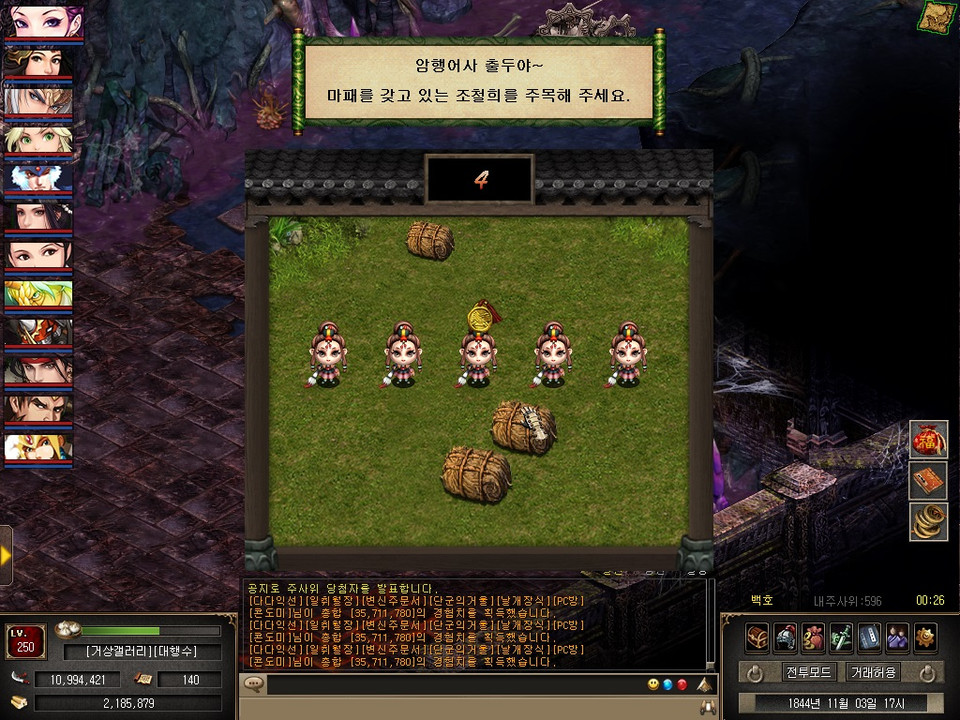Click the red lucky pouch side icon
Image resolution: width=960 pixels, height=720 pixels.
928,440
